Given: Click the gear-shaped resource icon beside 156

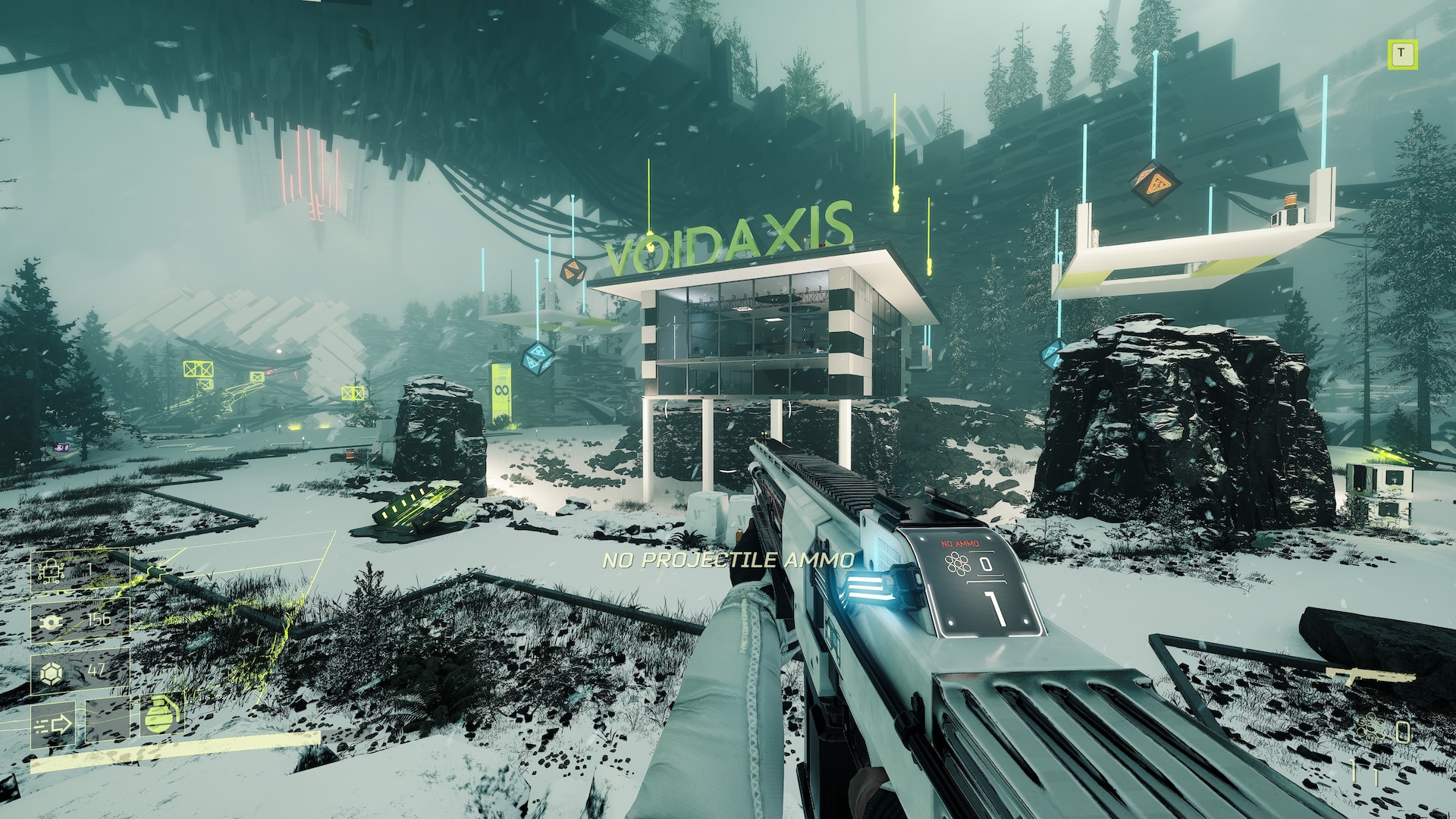Looking at the screenshot, I should pyautogui.click(x=52, y=621).
